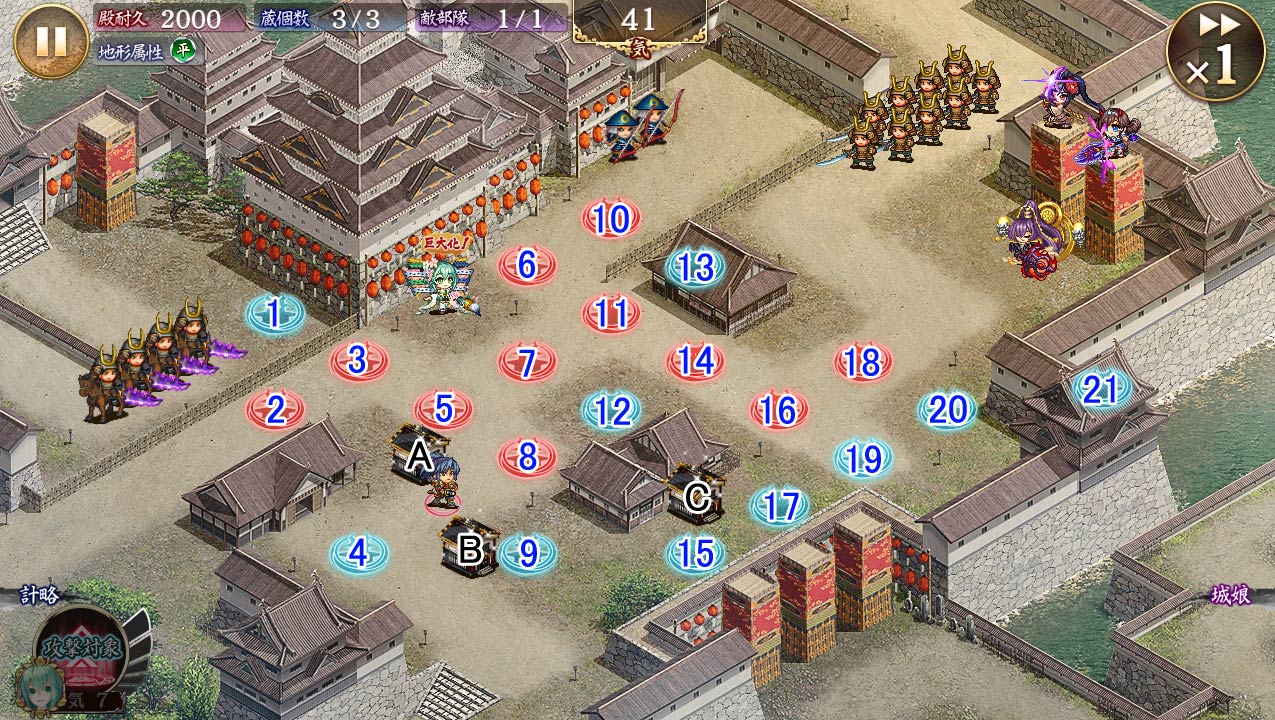This screenshot has height=720, width=1275.
Task: Select blue placement tile number 1
Action: (275, 314)
